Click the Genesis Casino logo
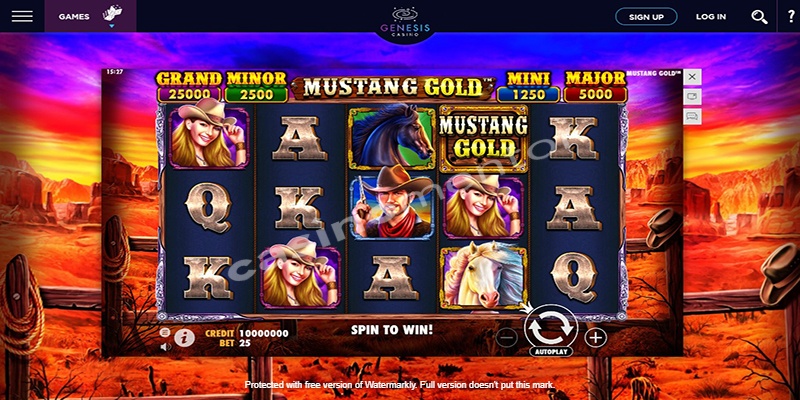Screen dimensions: 800x400 (x=405, y=18)
